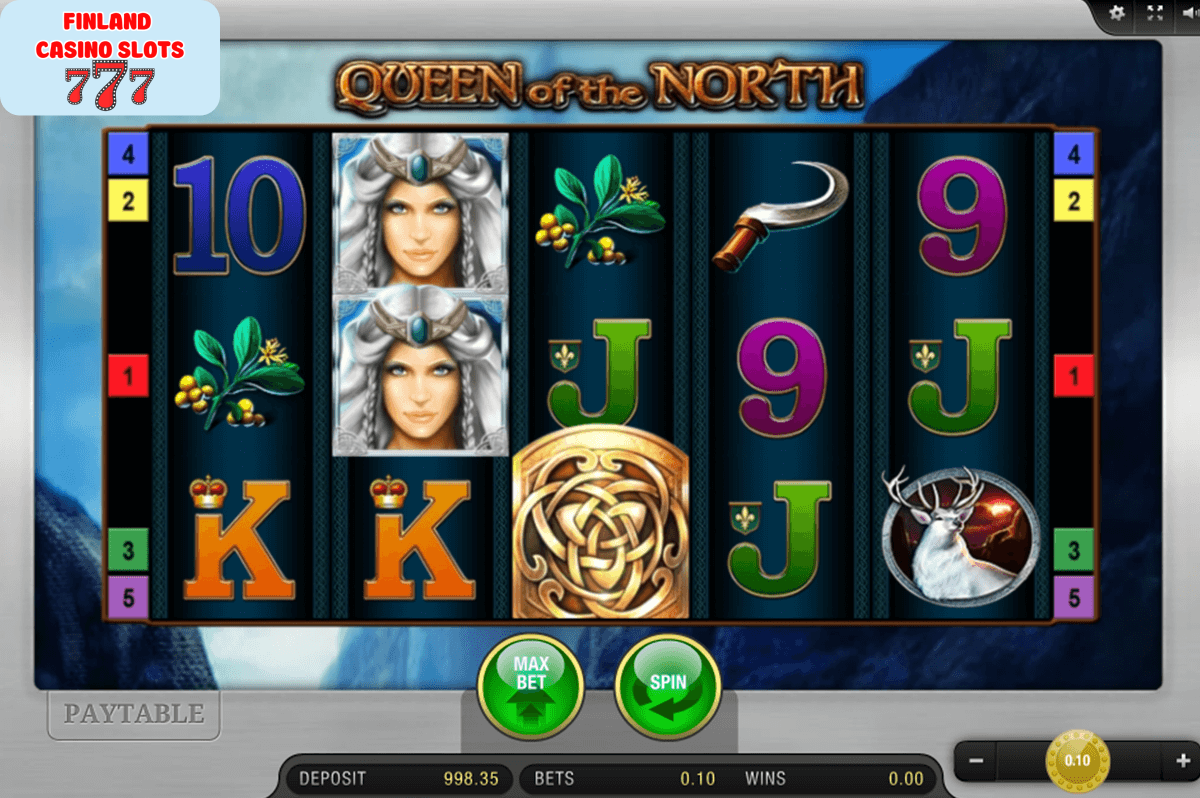The width and height of the screenshot is (1200, 798).
Task: Toggle fullscreen mode icon
Action: point(1155,13)
